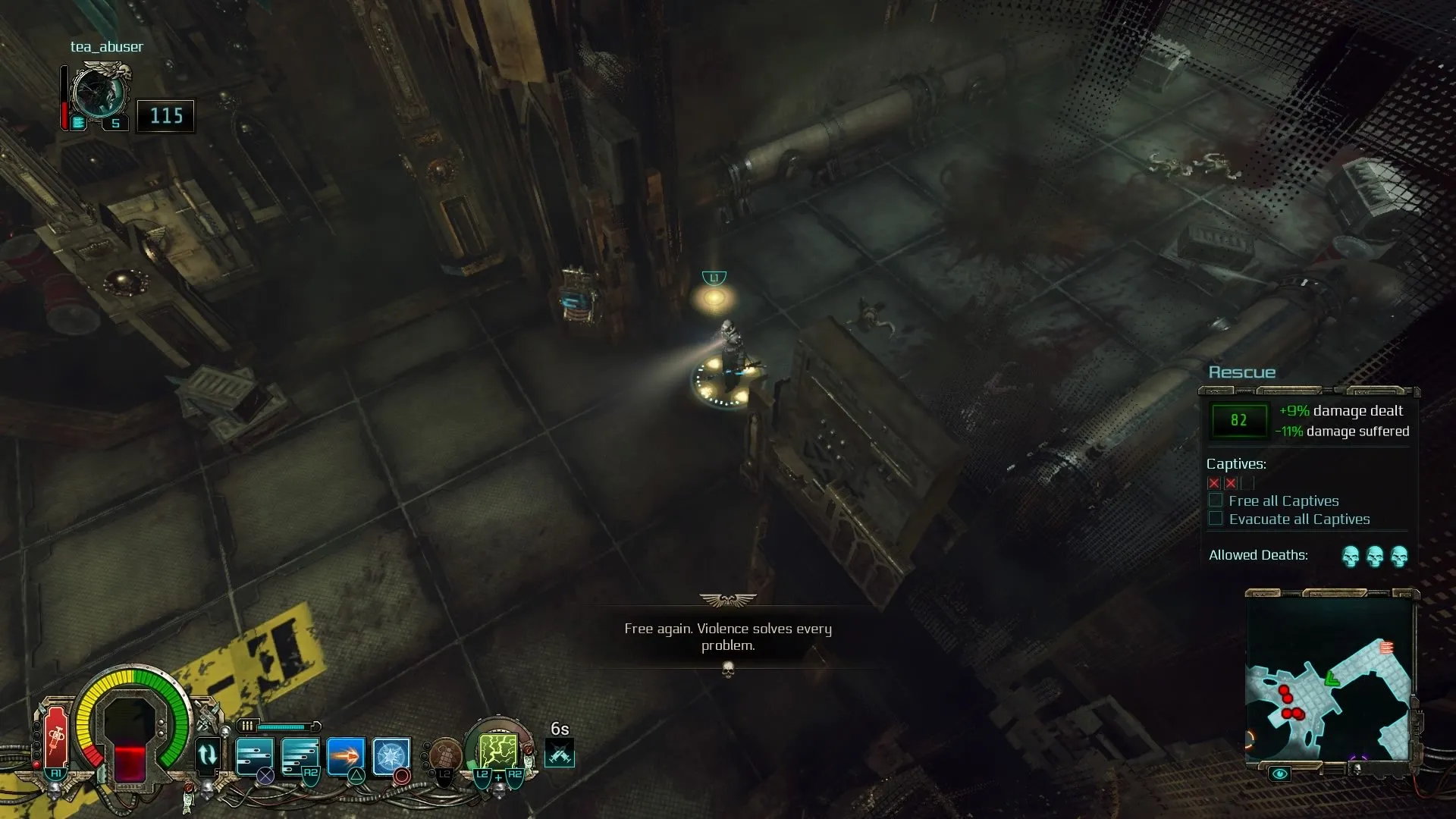Check the Evacuate all Captives objective
The height and width of the screenshot is (819, 1456).
pyautogui.click(x=1216, y=518)
